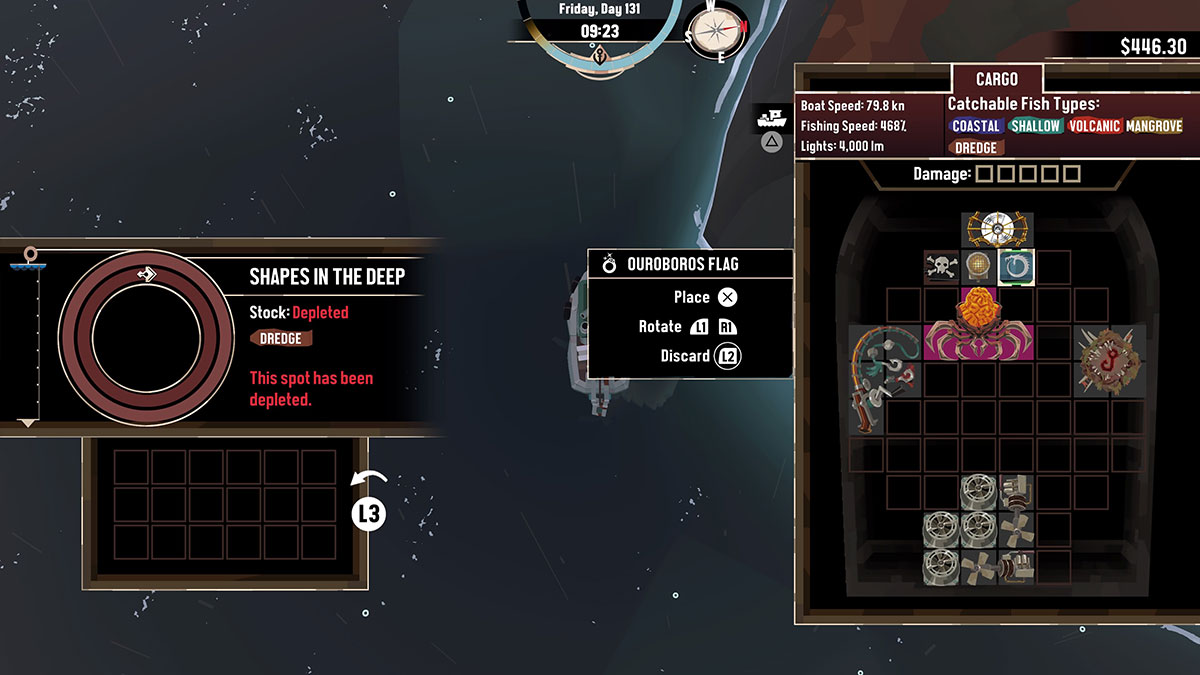Pick the small round lamp beside the skull flag

[x=979, y=268]
